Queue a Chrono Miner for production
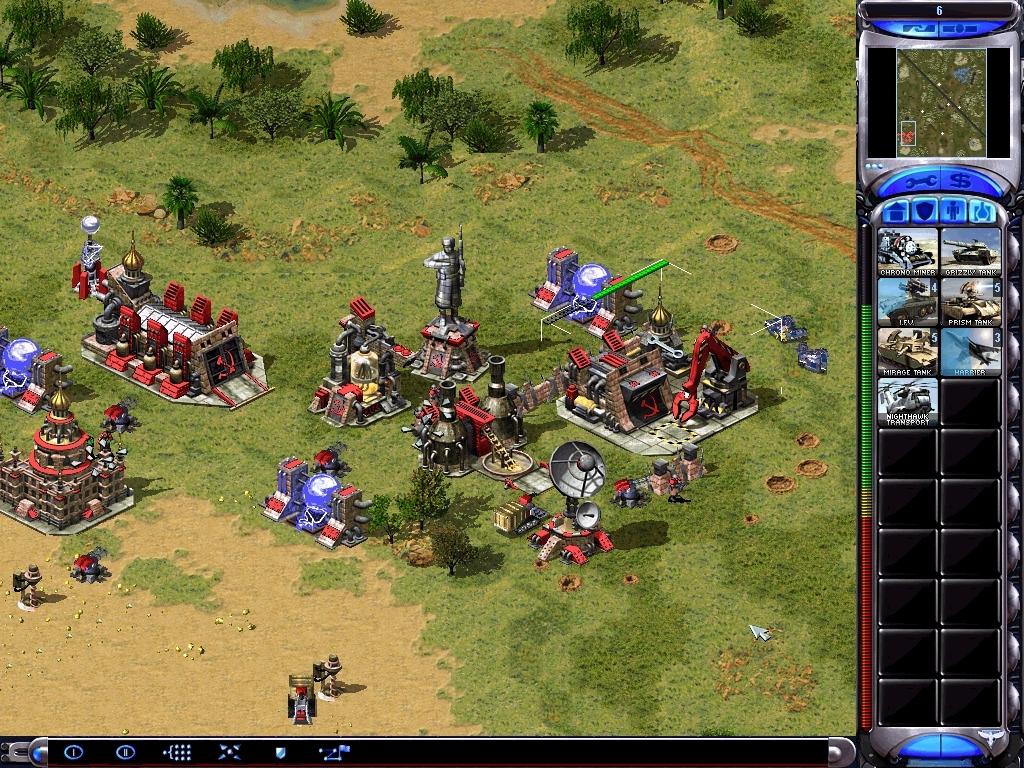Viewport: 1024px width, 768px height. tap(908, 251)
